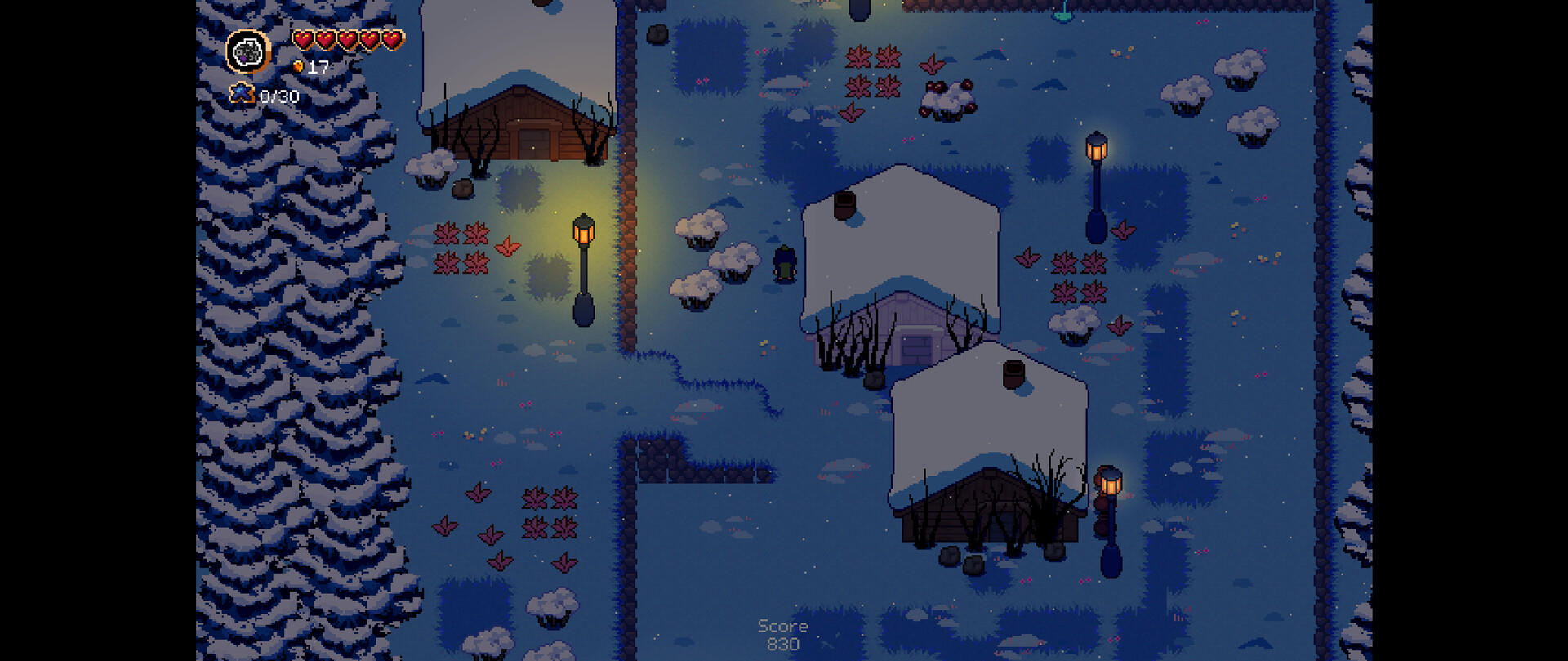Click the lit lantern on the right side
The height and width of the screenshot is (661, 1568).
1111,482
